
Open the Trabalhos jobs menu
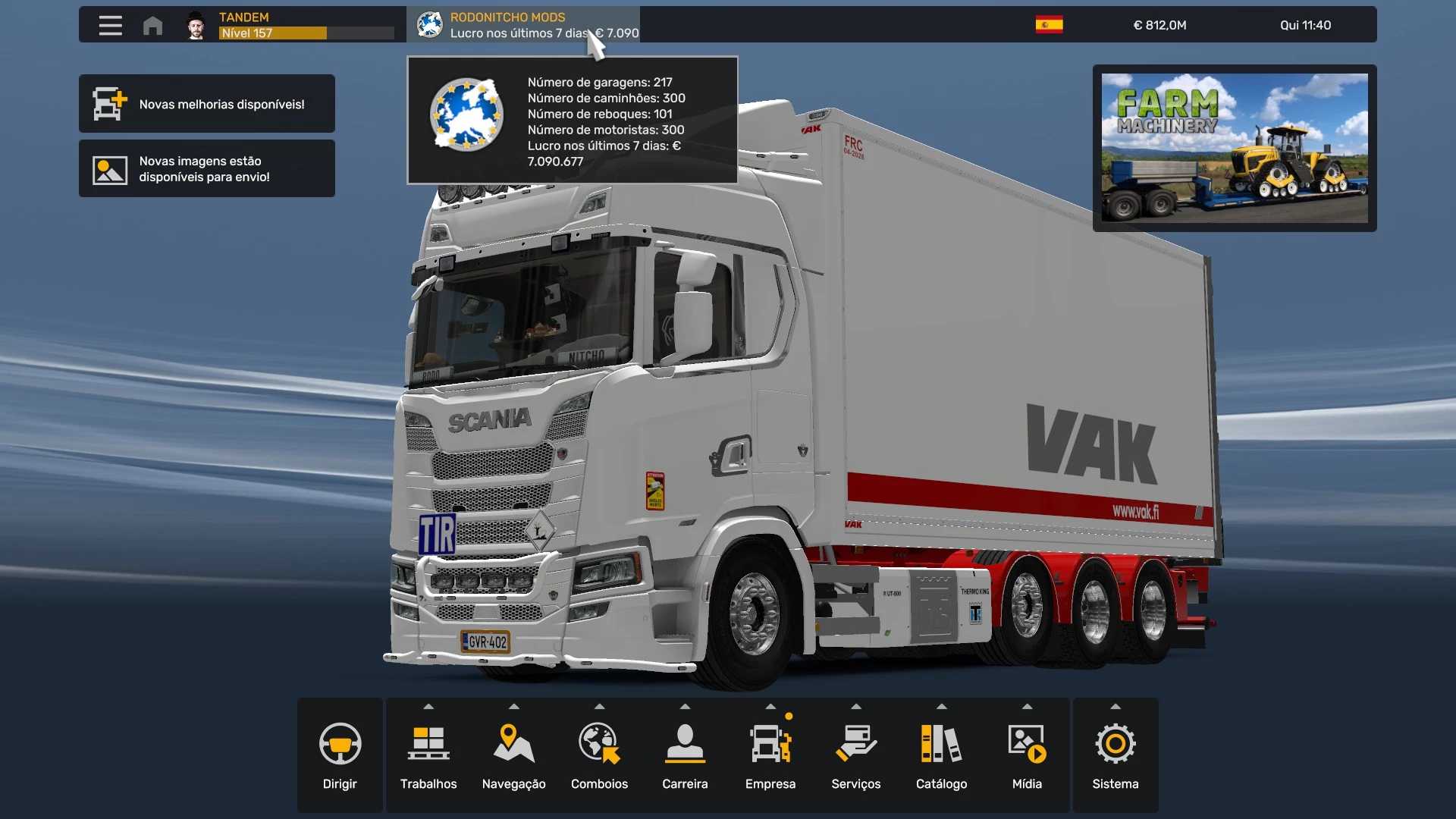pos(428,755)
